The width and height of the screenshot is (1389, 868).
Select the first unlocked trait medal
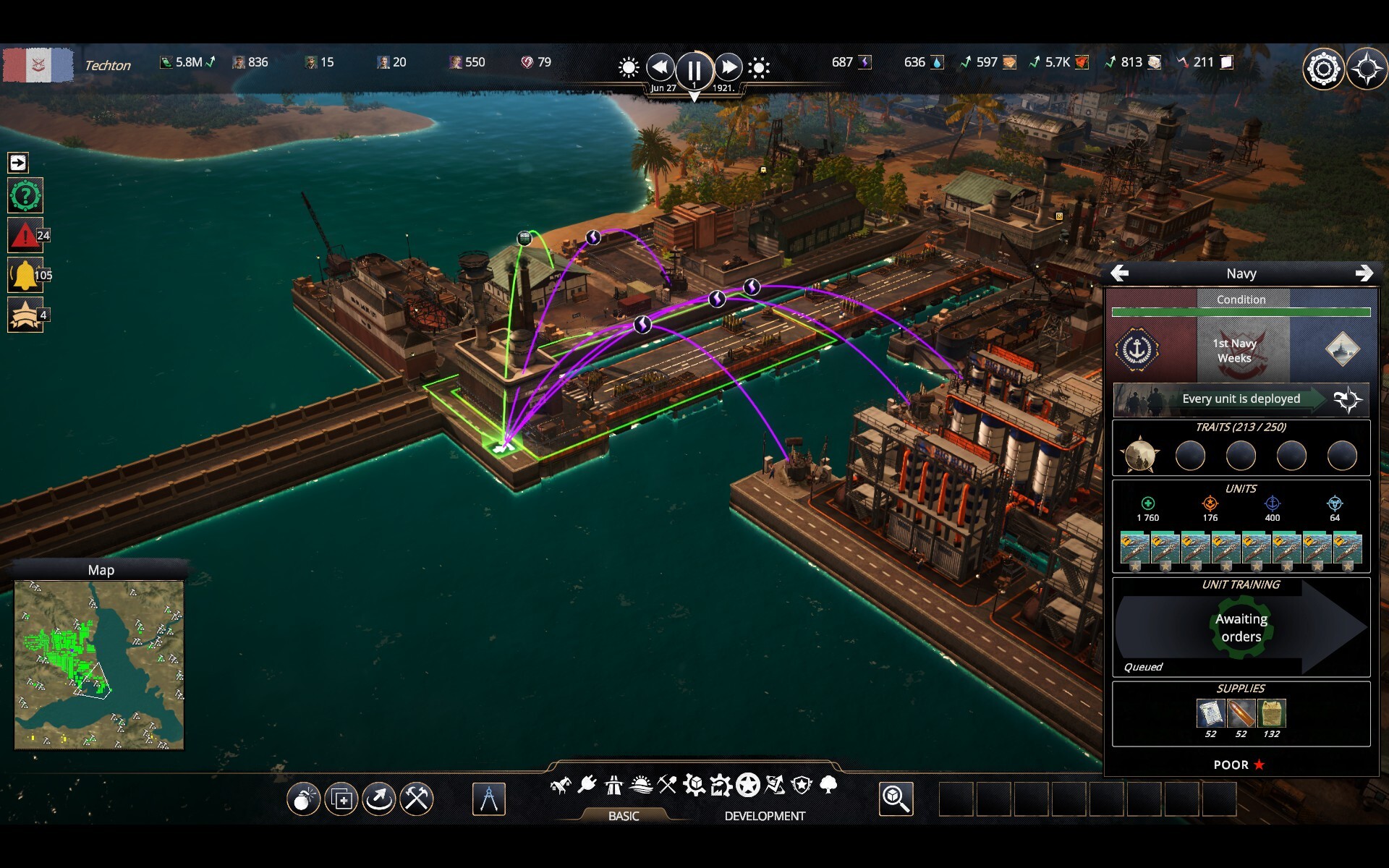pos(1139,456)
